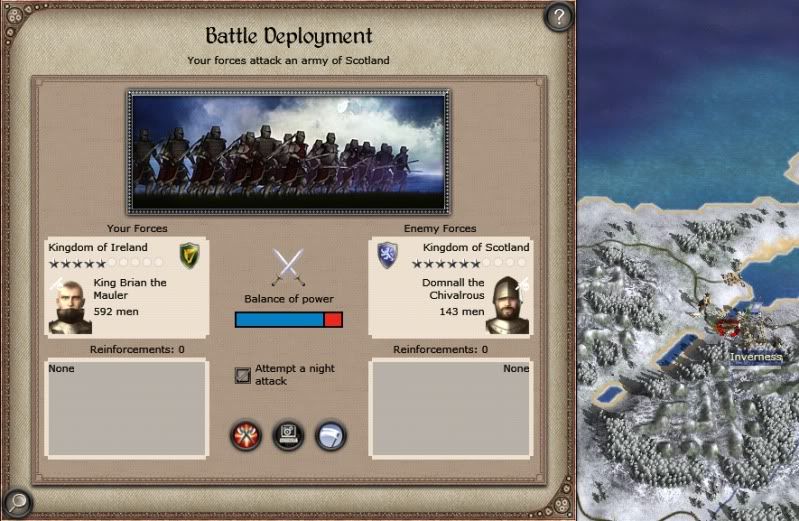Choose the auto-resolve computer icon button
The width and height of the screenshot is (799, 521).
(x=288, y=435)
